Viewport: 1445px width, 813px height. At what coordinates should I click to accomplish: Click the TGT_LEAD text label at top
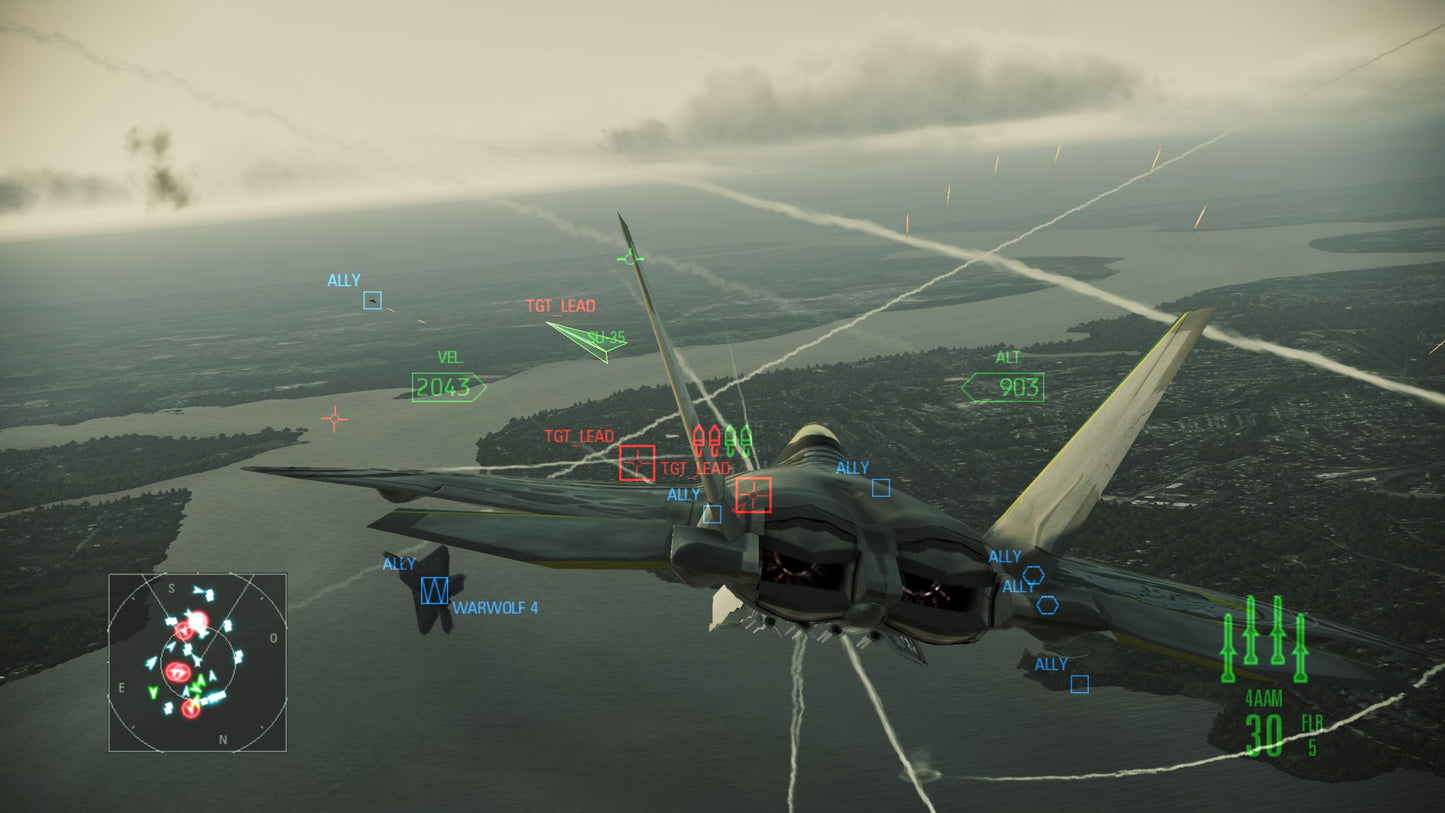pyautogui.click(x=560, y=306)
